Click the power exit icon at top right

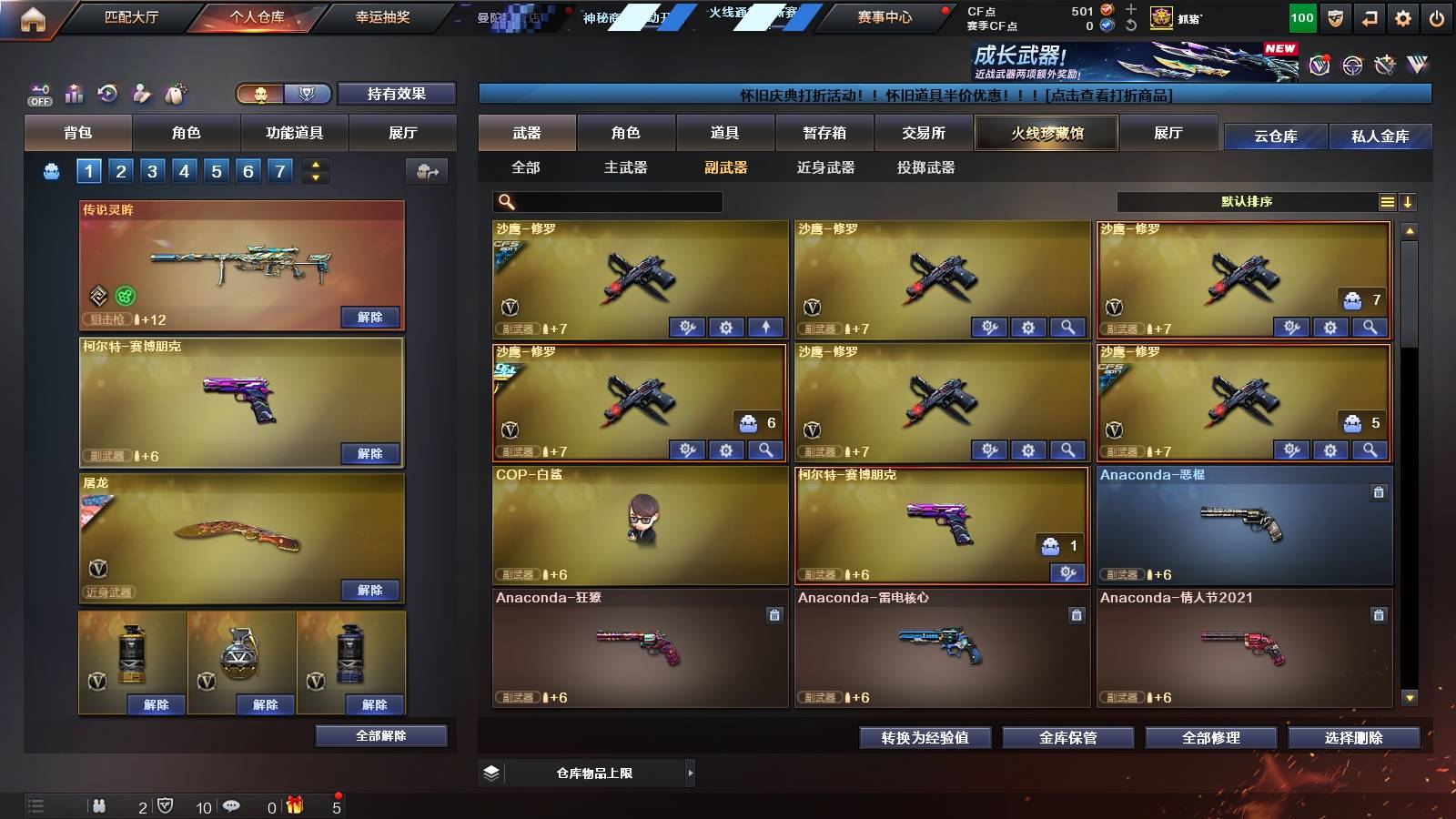(x=1438, y=15)
